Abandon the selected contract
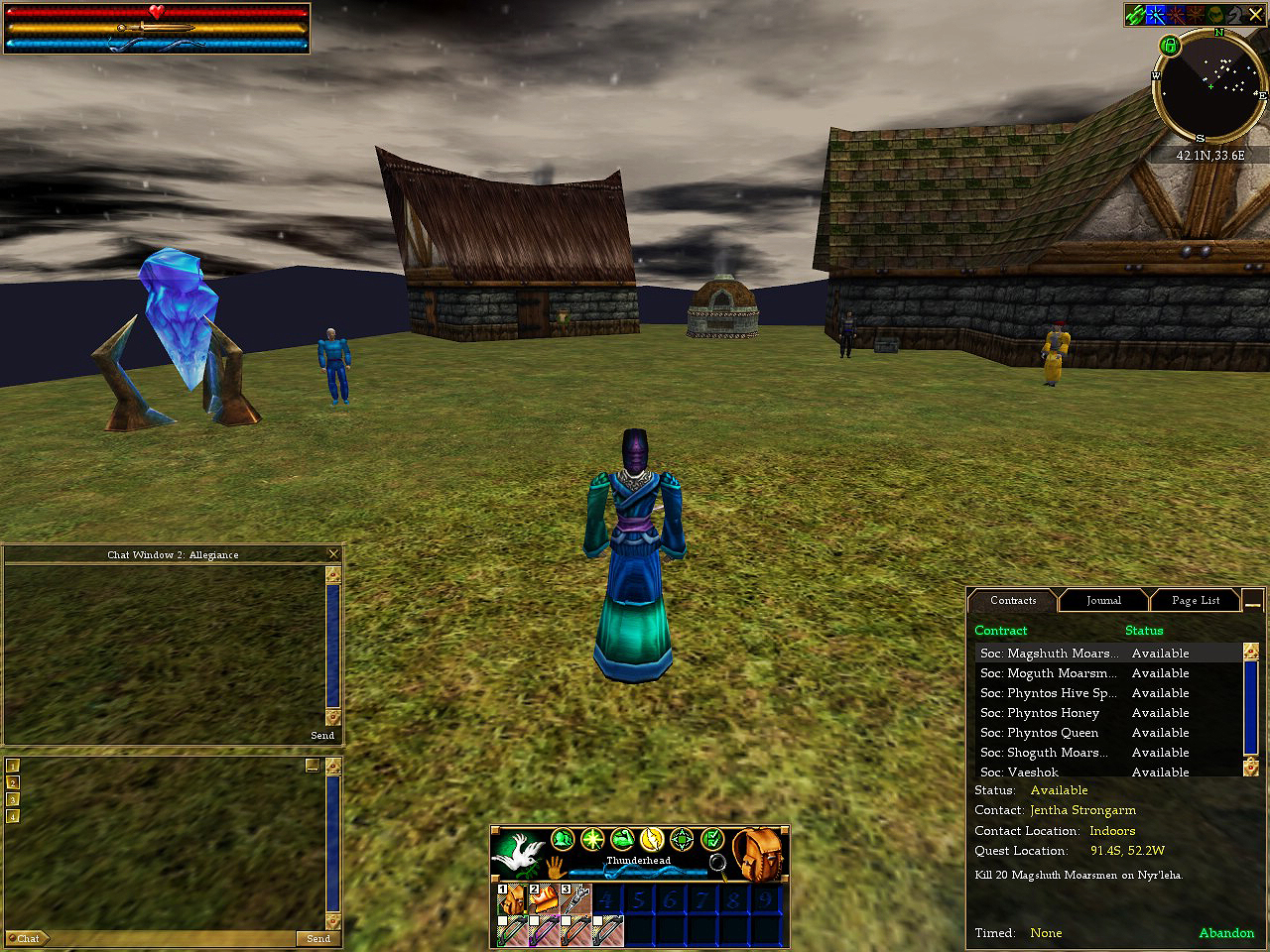Viewport: 1270px width, 952px height. coord(1226,933)
